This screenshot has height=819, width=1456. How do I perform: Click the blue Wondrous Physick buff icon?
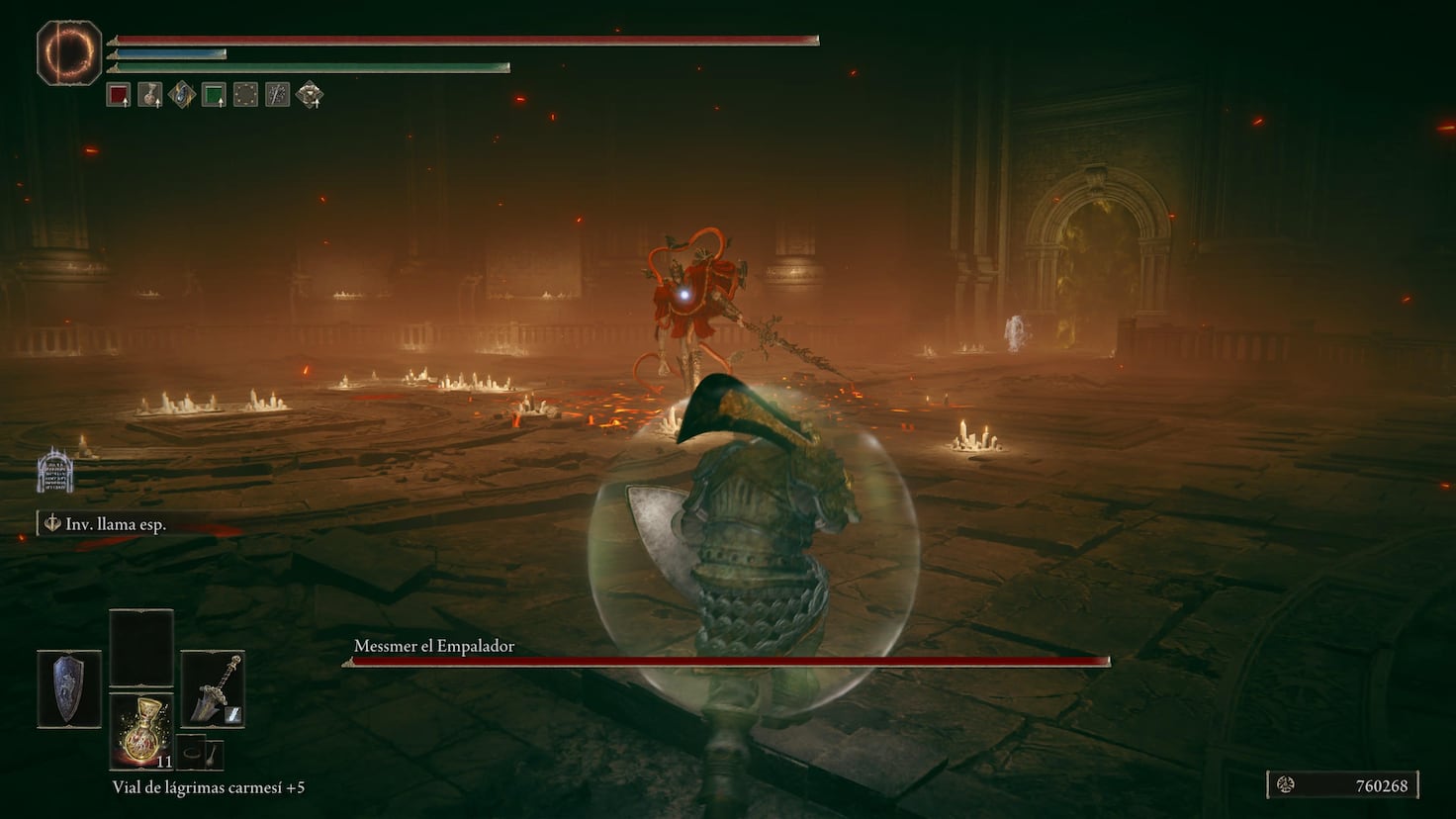coord(180,95)
